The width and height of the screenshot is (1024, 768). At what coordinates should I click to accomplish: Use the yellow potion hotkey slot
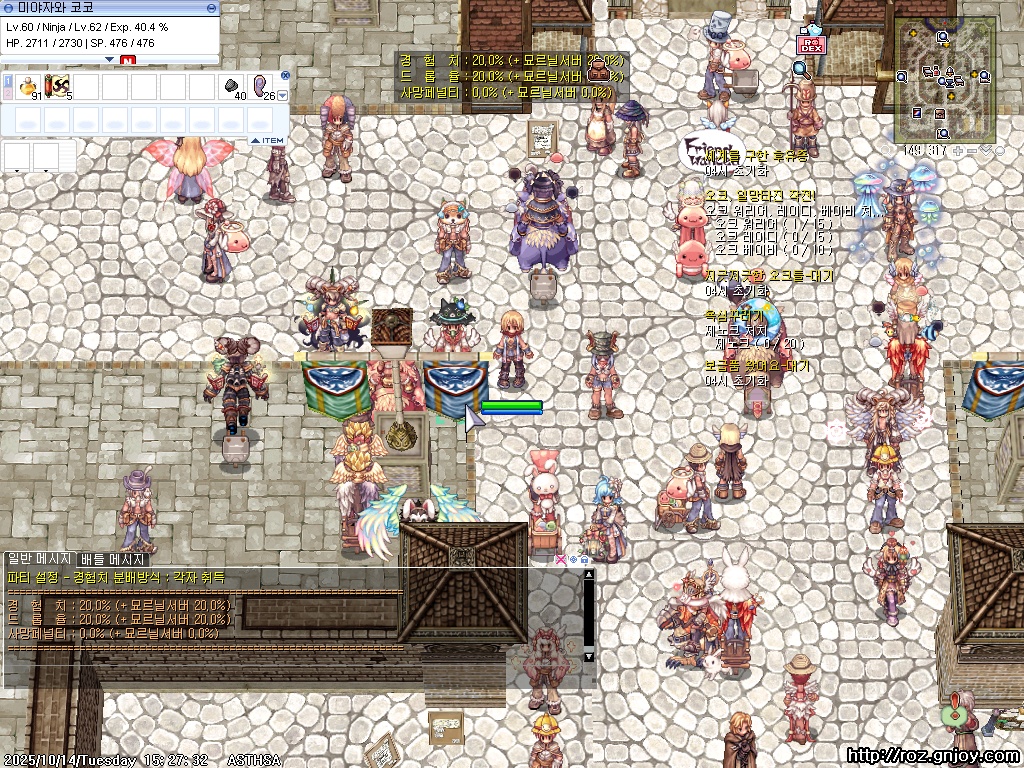[27, 86]
